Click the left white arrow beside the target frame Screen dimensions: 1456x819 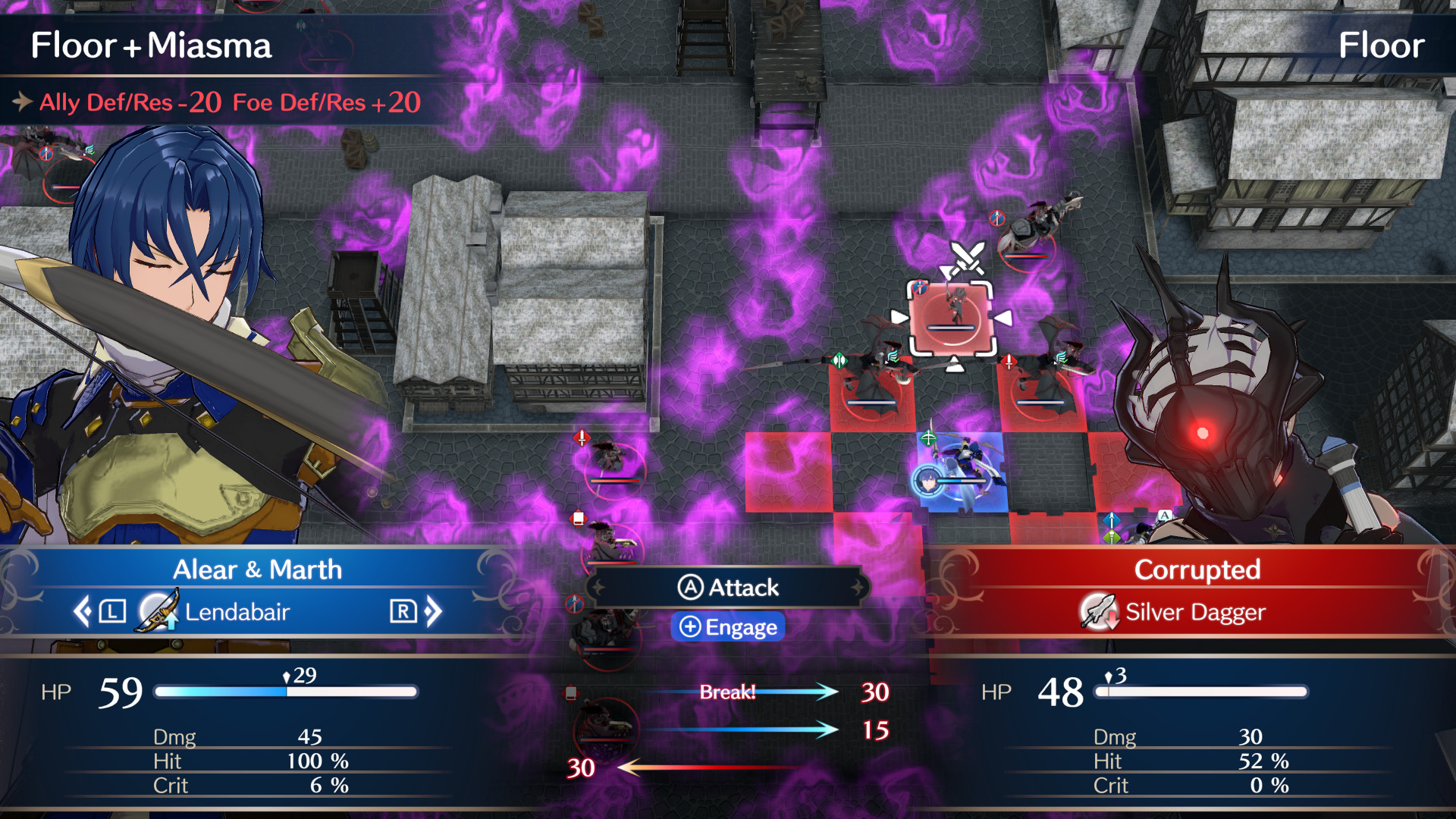click(899, 316)
